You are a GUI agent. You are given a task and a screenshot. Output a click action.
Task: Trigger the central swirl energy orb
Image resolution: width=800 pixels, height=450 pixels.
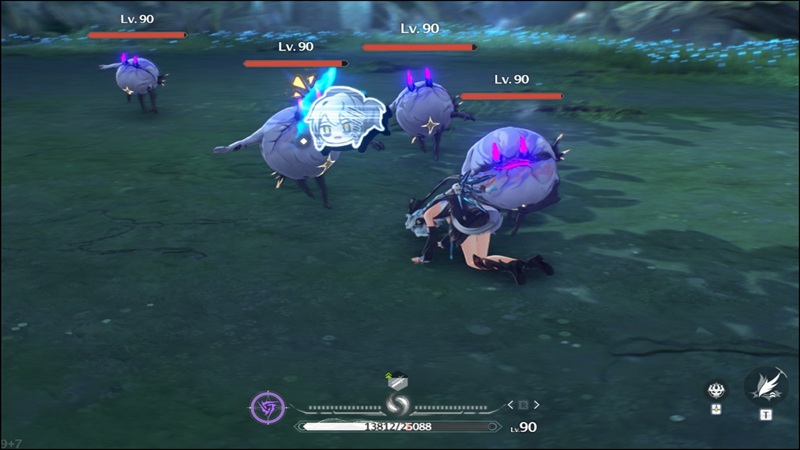pyautogui.click(x=399, y=406)
